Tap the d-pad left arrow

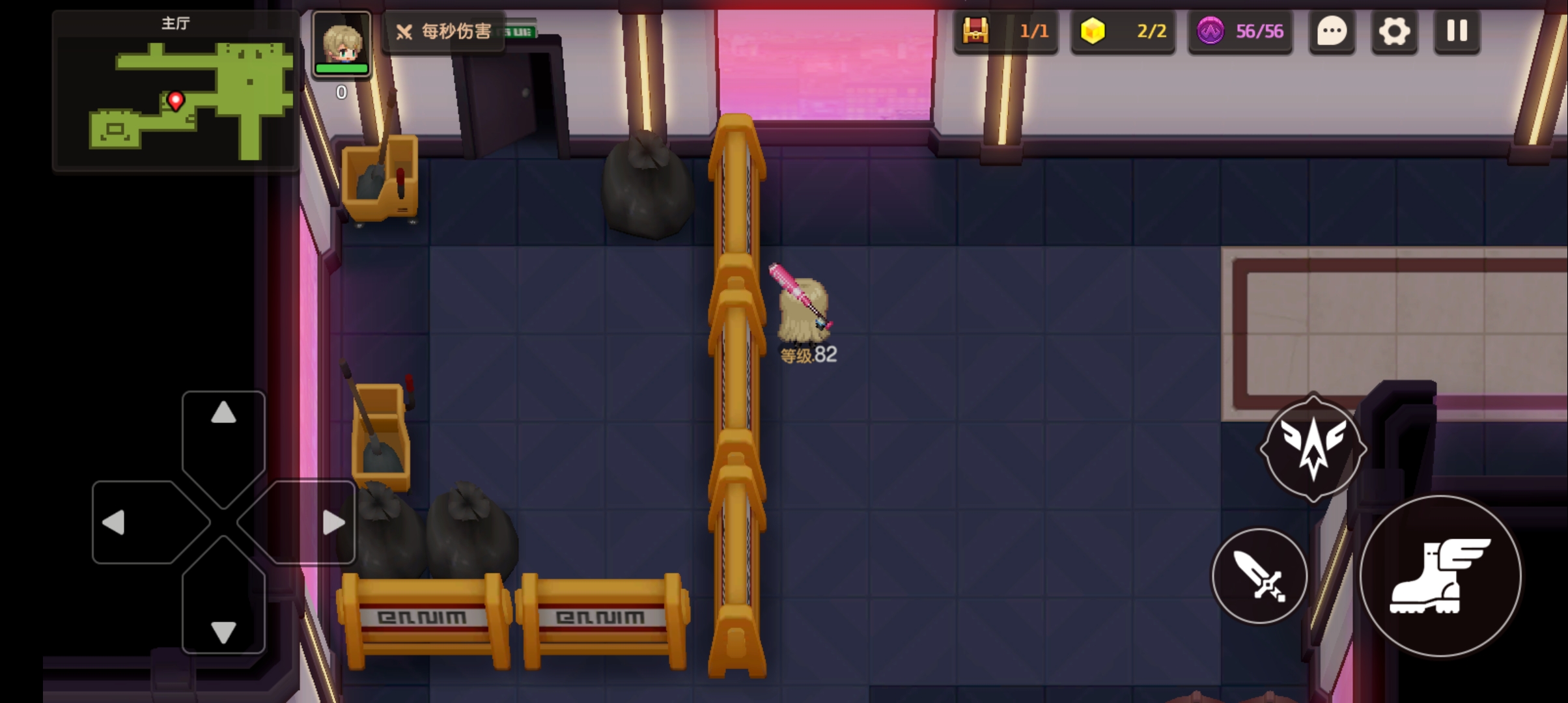(x=115, y=522)
